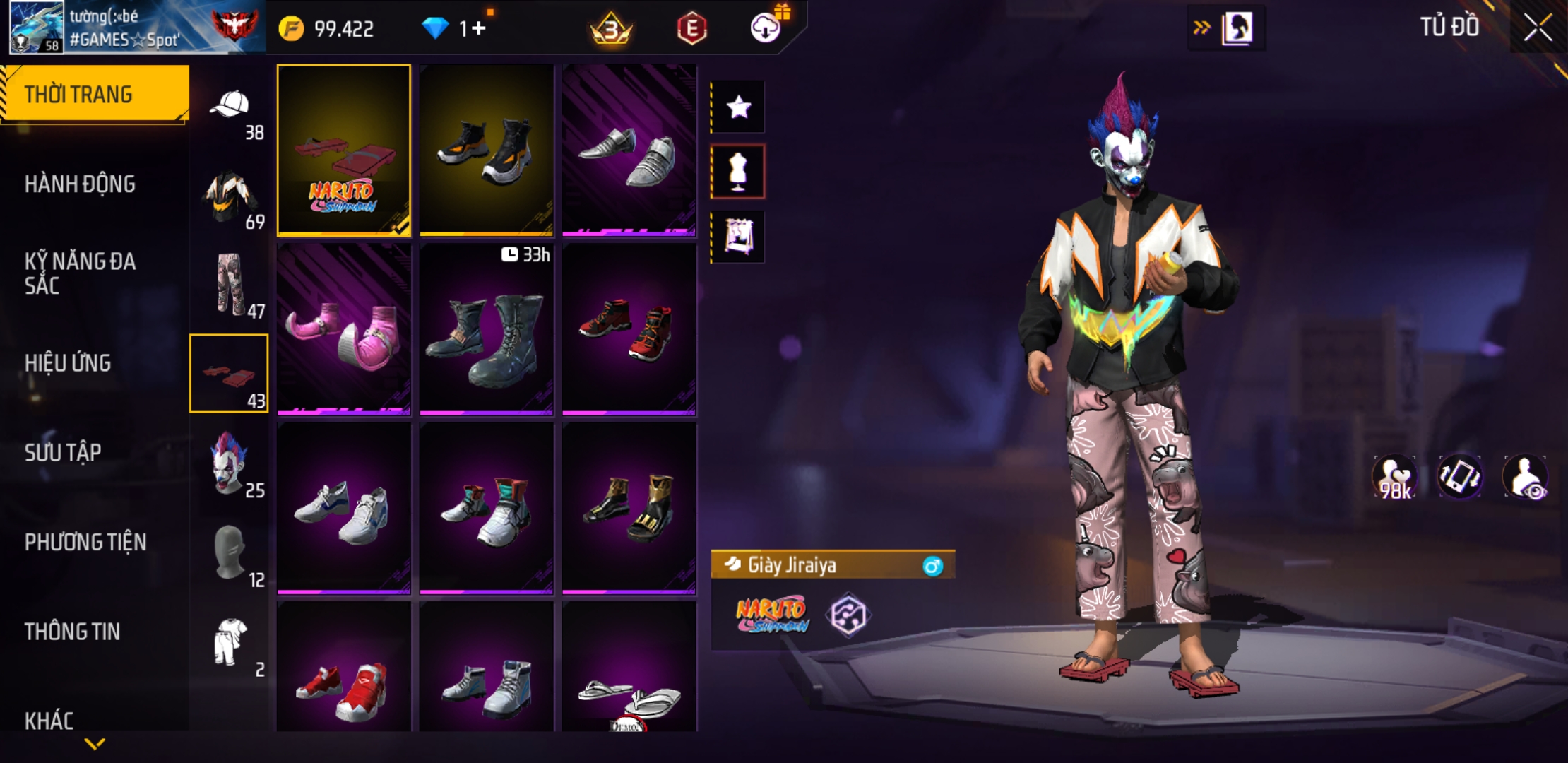Viewport: 1568px width, 763px height.
Task: Toggle the character preview eye icon
Action: pos(1526,477)
